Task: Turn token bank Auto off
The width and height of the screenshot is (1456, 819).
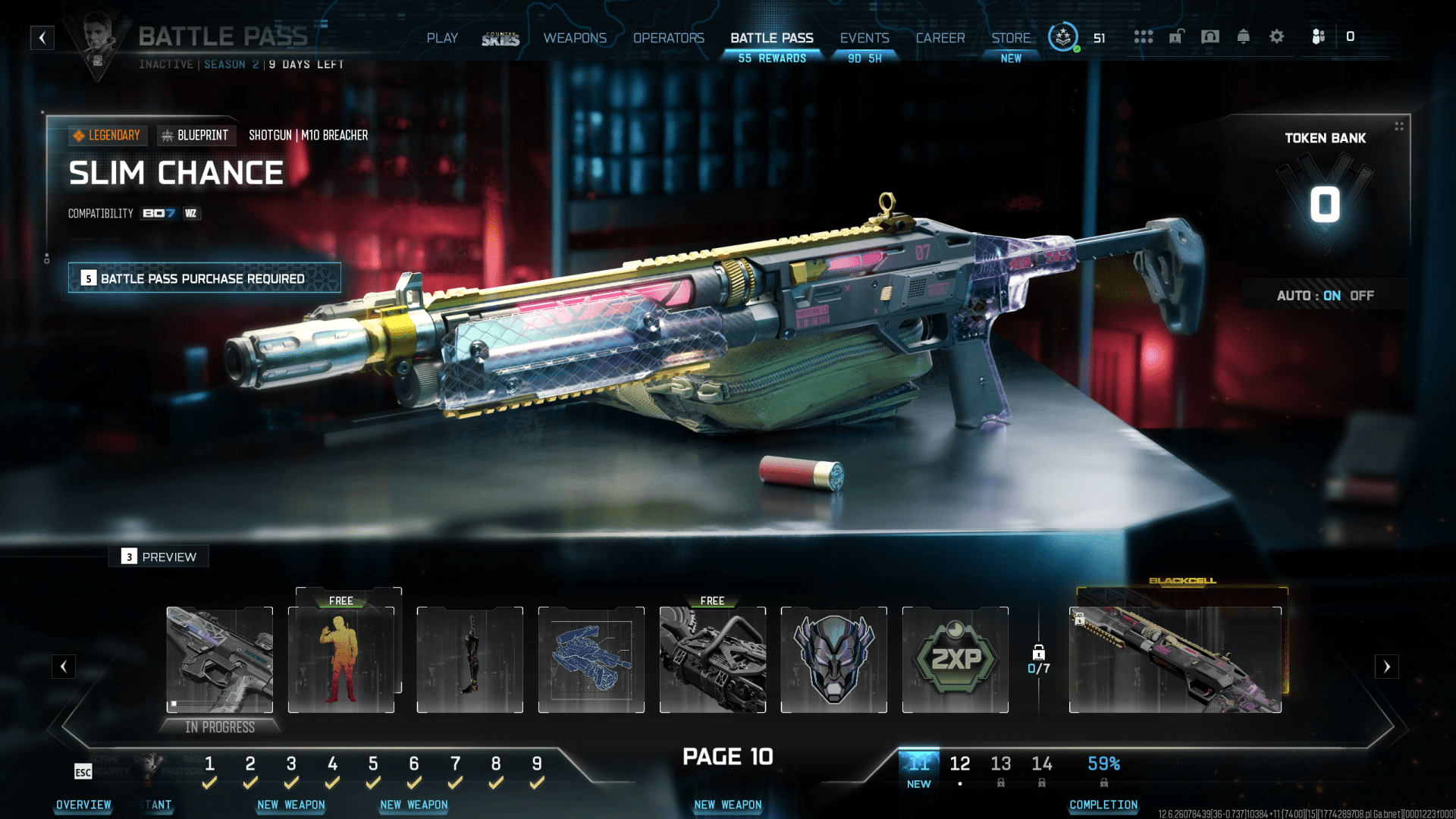Action: pyautogui.click(x=1361, y=296)
